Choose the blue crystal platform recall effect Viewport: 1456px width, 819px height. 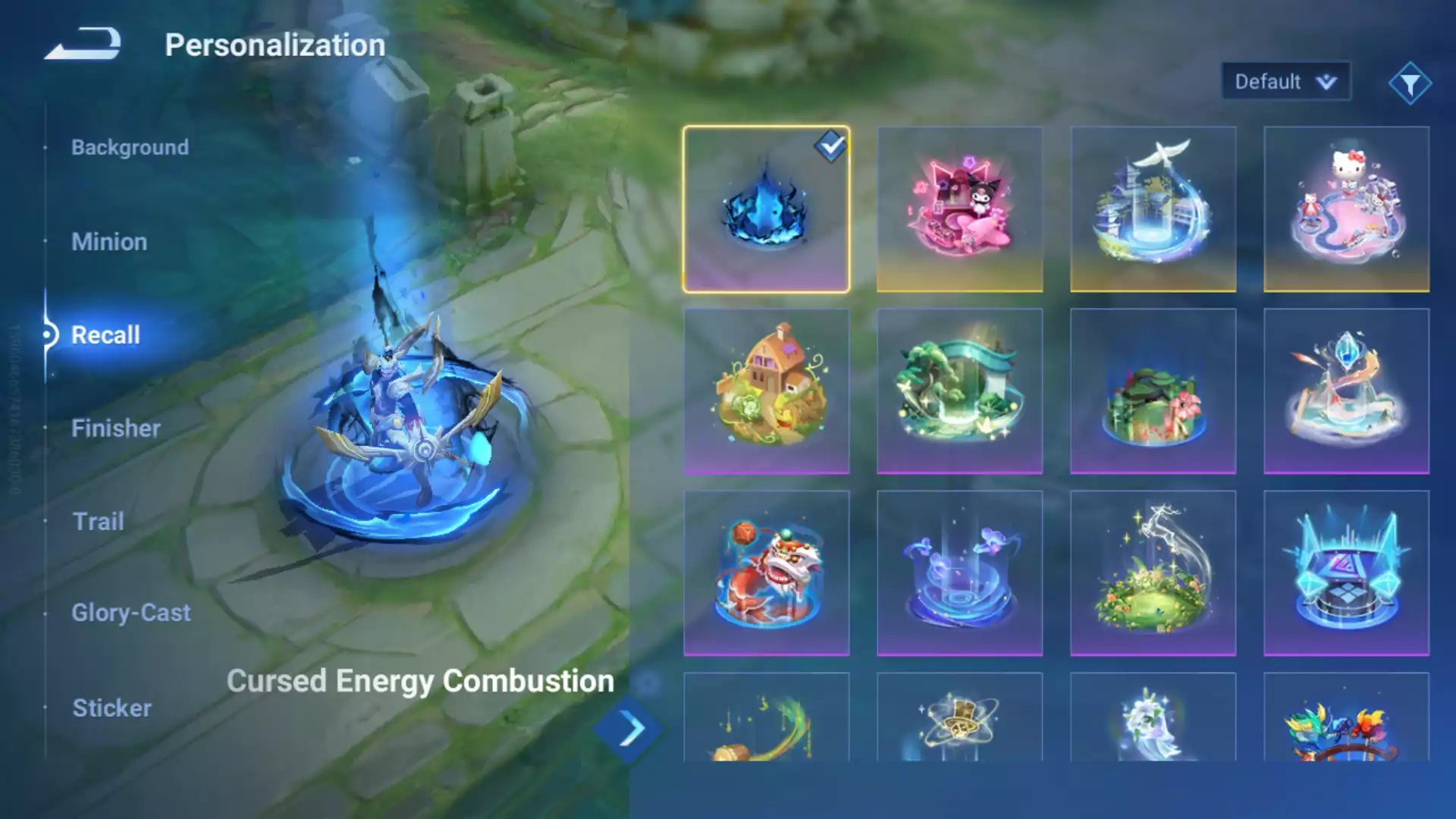1346,573
